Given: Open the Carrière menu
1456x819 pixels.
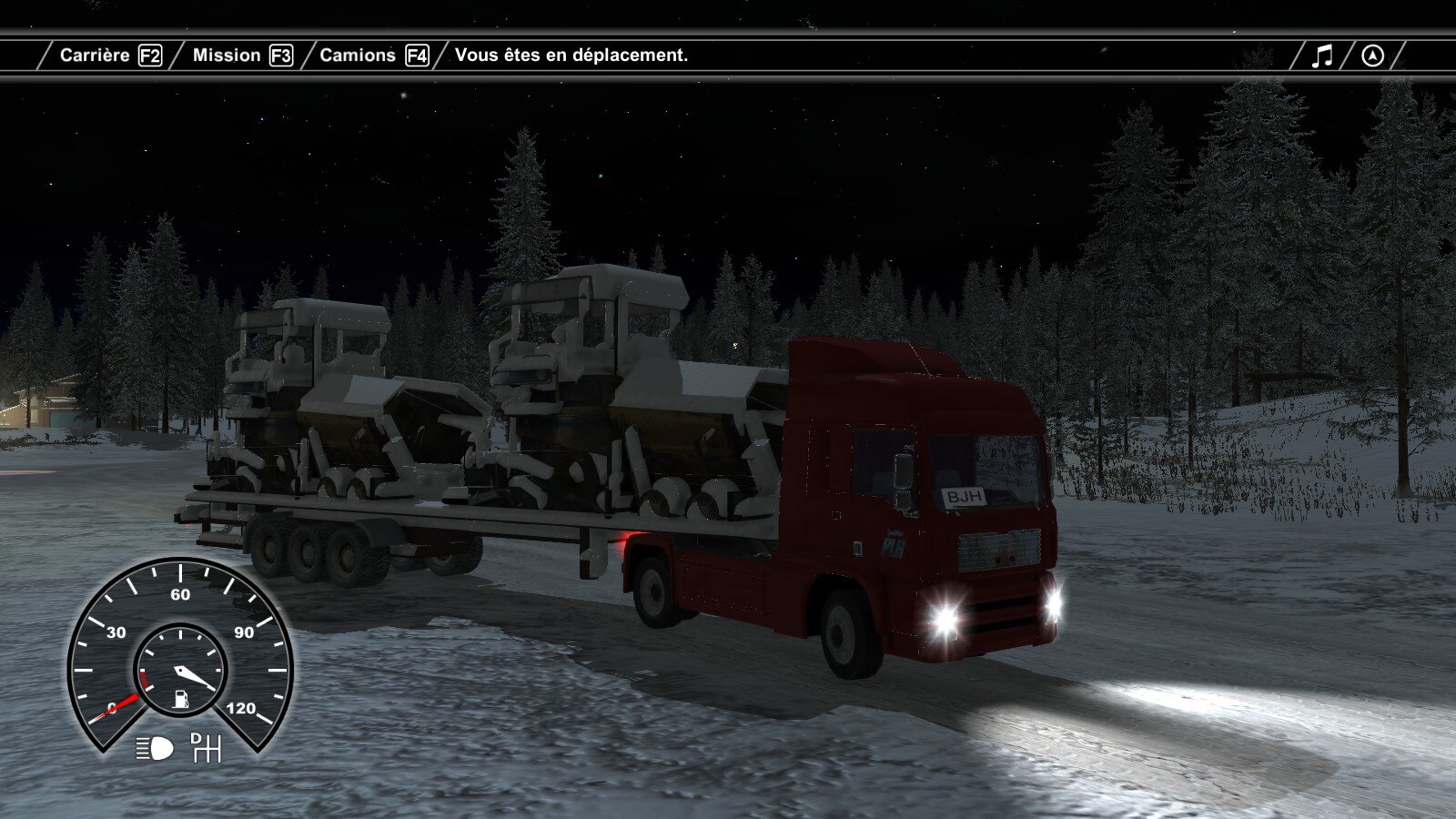Looking at the screenshot, I should 109,56.
